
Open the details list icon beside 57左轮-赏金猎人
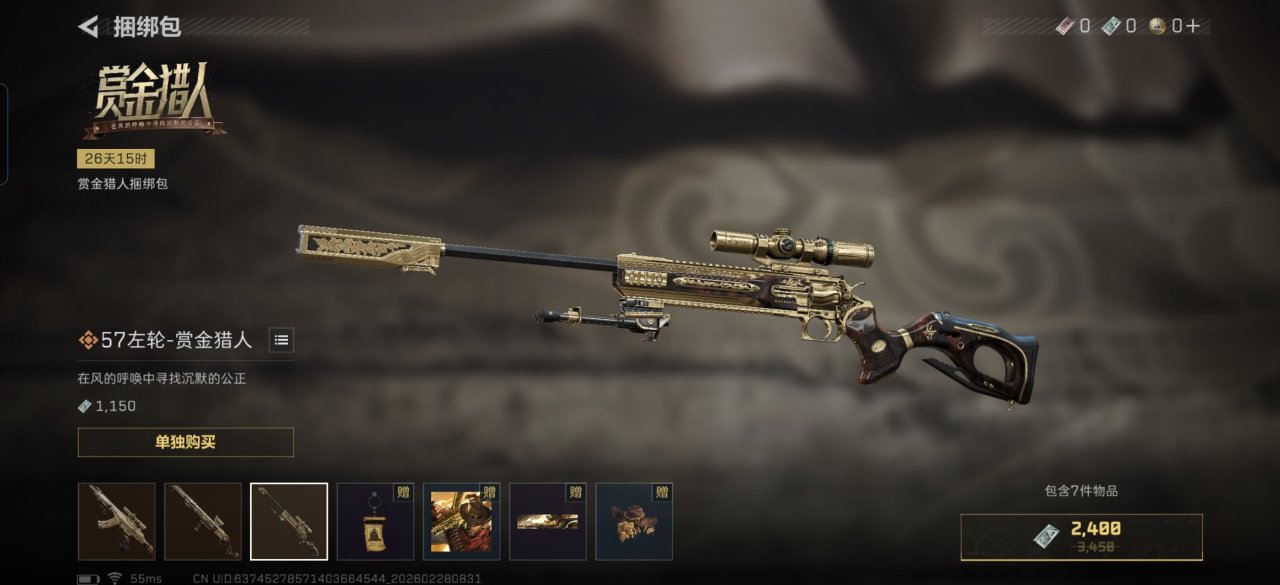coord(282,340)
